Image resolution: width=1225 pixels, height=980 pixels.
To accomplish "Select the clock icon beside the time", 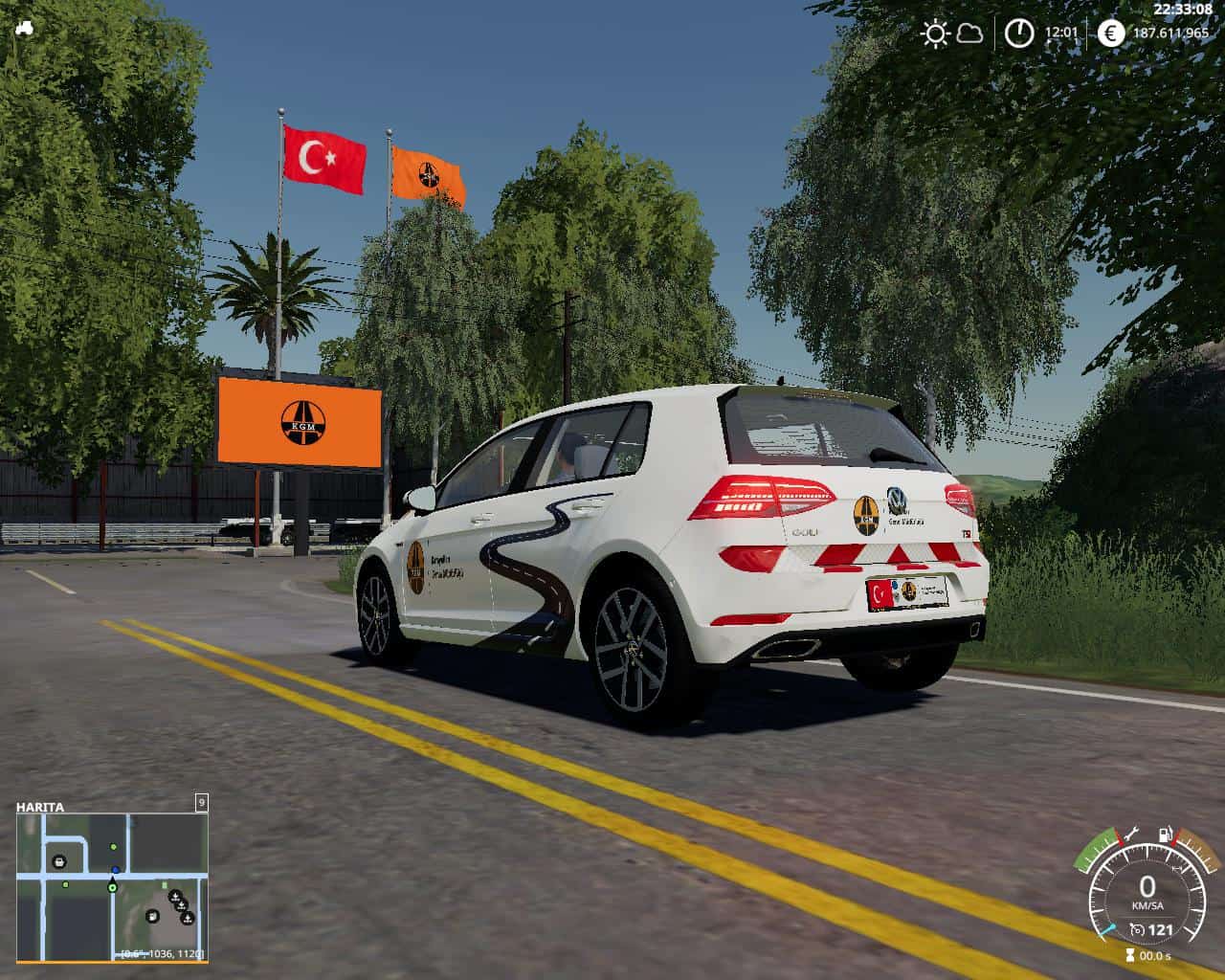I will (1019, 33).
